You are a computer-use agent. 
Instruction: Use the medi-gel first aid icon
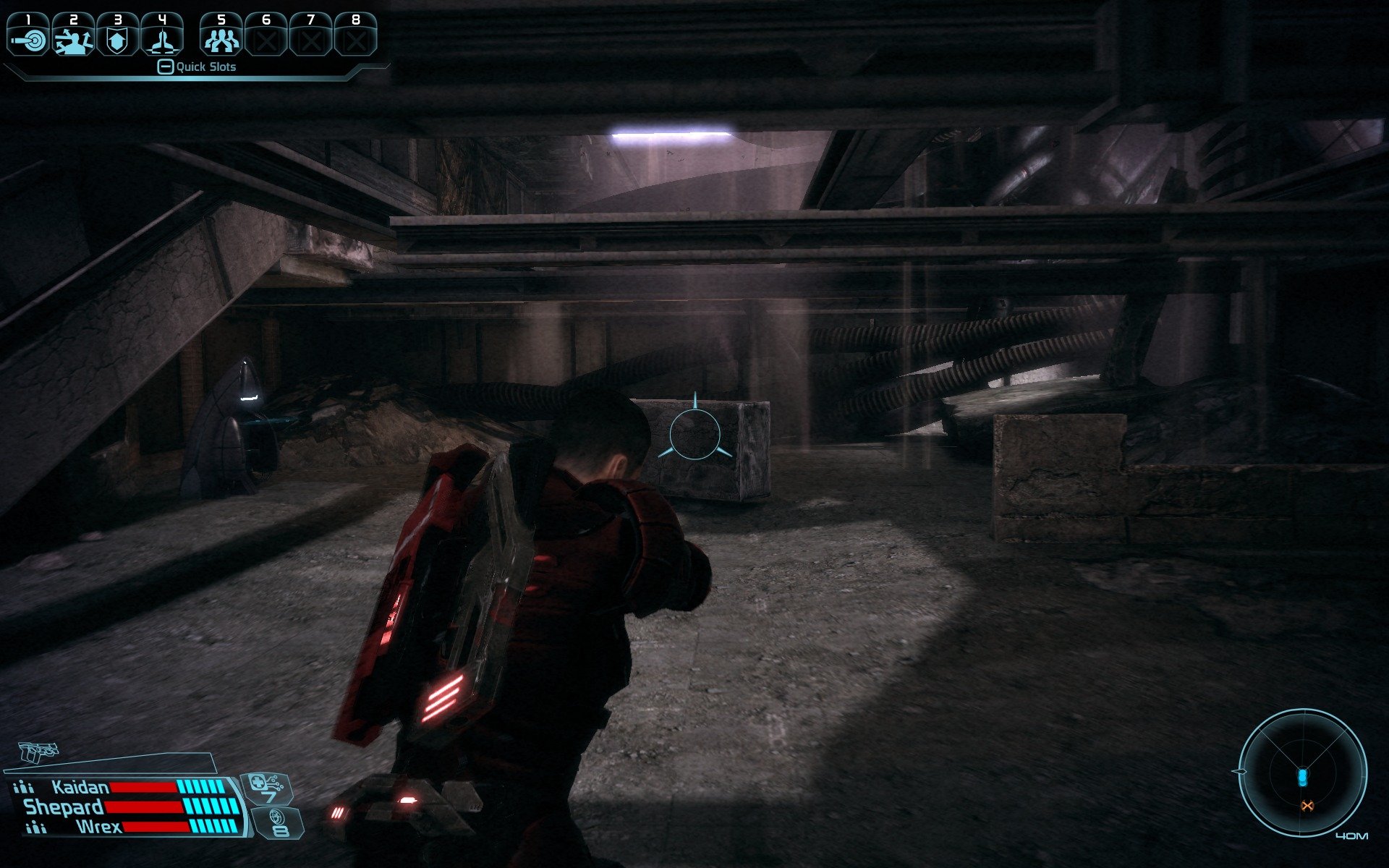(x=265, y=788)
